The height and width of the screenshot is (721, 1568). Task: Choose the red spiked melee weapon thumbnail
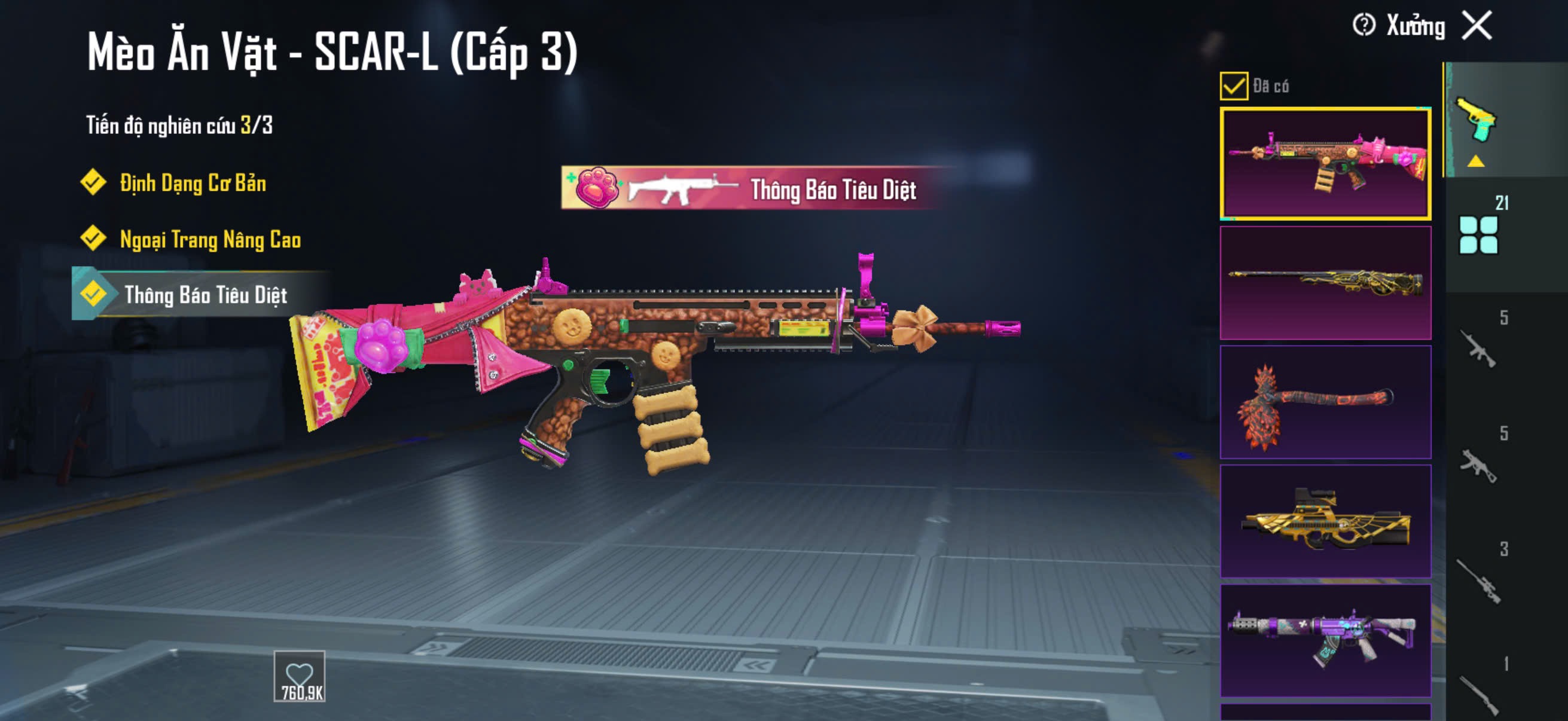click(x=1325, y=402)
